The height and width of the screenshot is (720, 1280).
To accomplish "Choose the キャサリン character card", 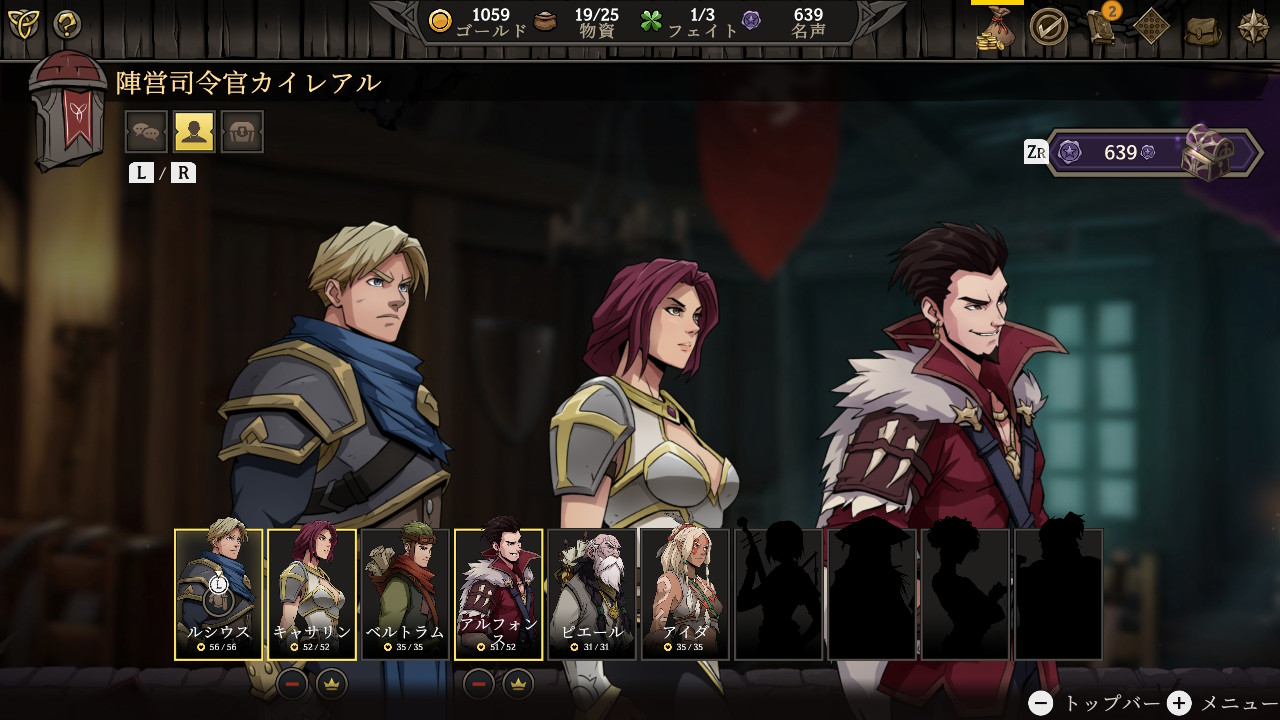I will 312,594.
